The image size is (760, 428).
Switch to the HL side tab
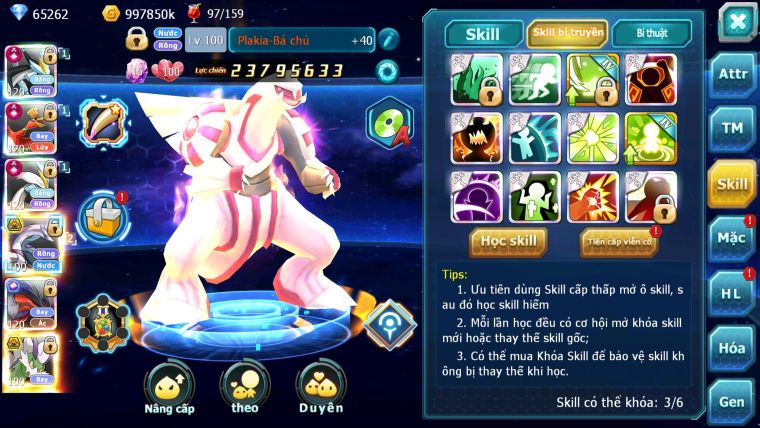tap(732, 292)
